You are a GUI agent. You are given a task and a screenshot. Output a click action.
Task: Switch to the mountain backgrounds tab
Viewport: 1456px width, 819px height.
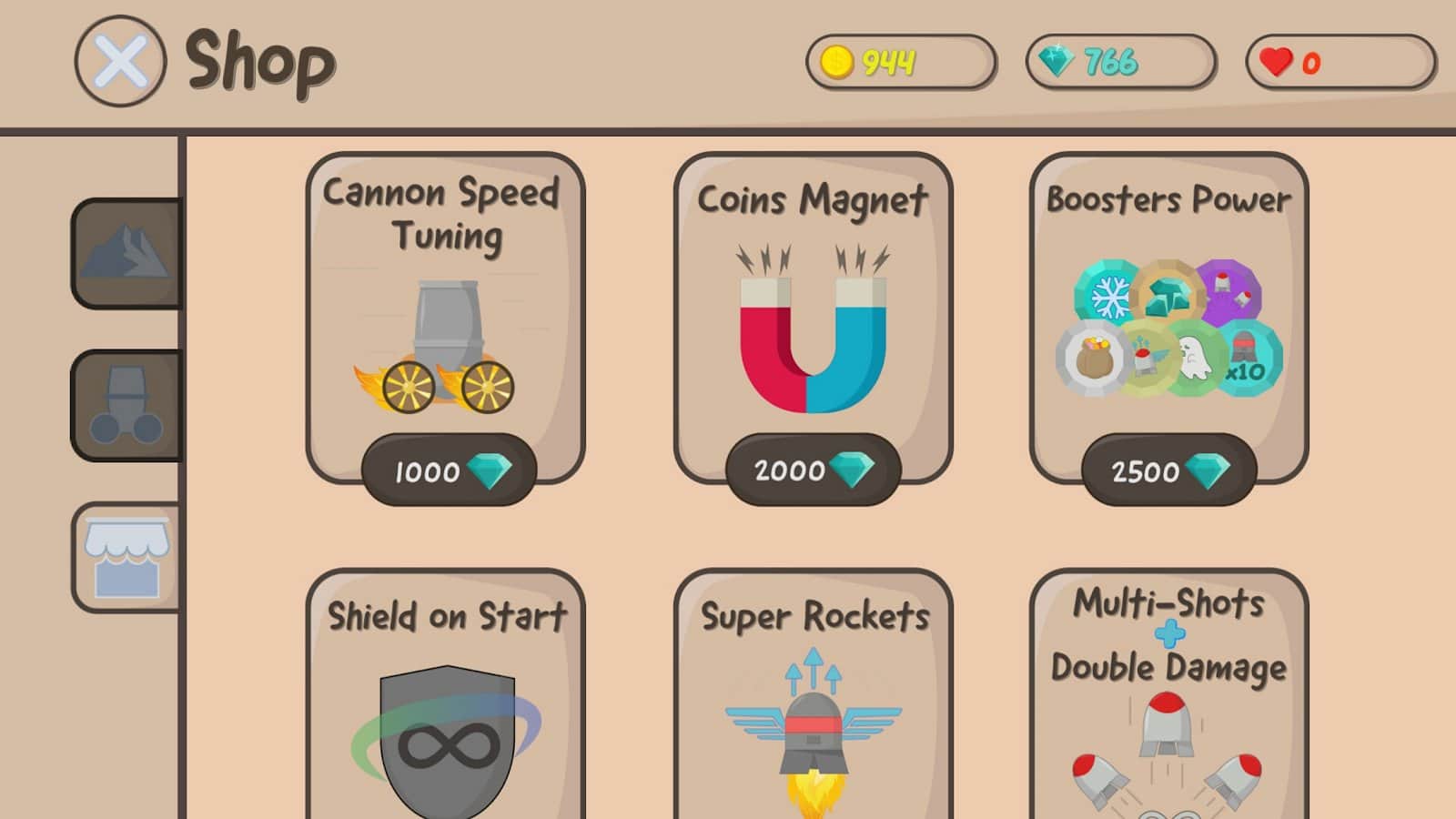(126, 253)
